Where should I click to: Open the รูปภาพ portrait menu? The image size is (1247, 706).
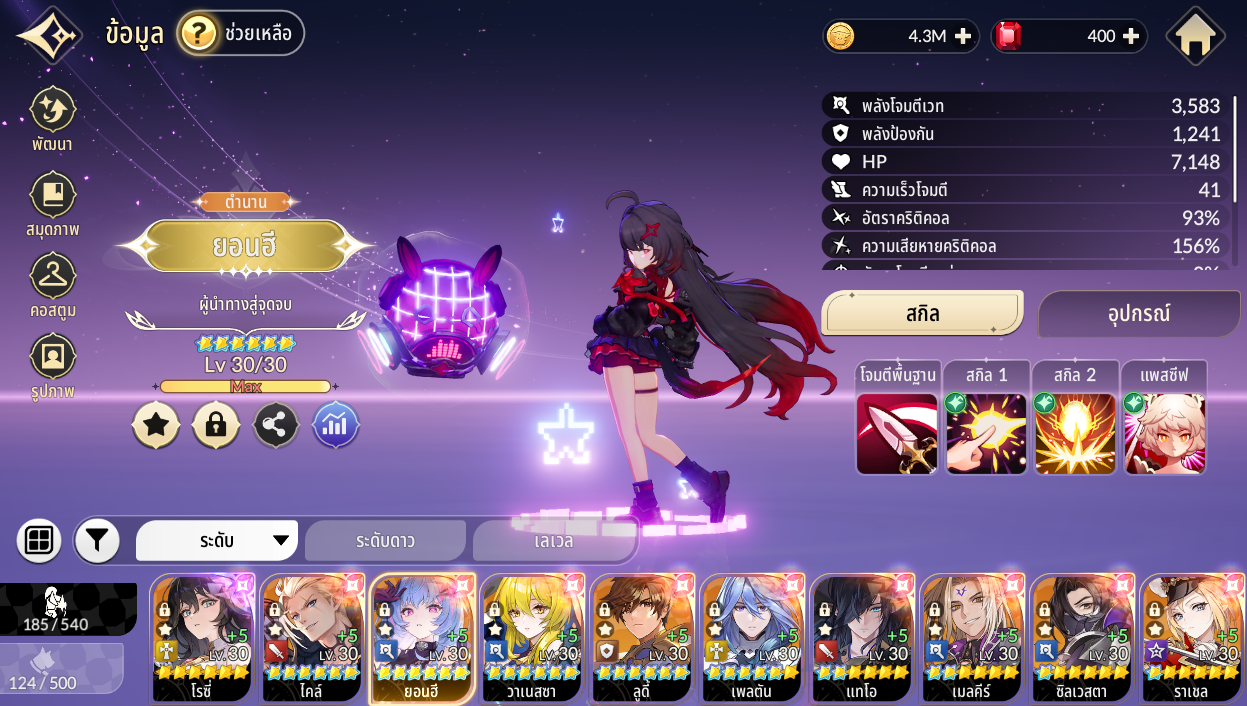pos(52,366)
